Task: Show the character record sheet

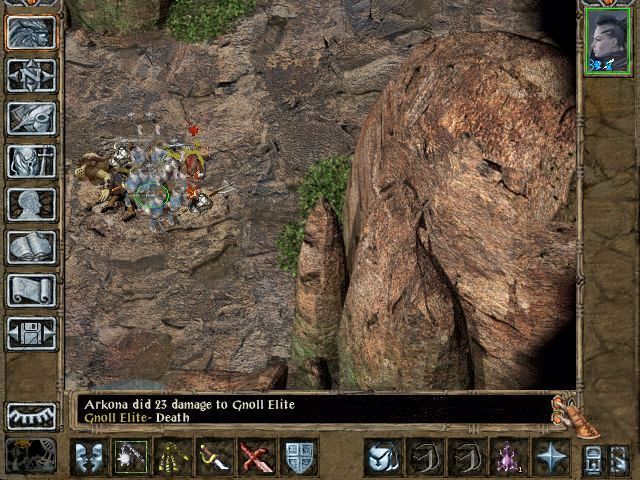Action: 31,204
